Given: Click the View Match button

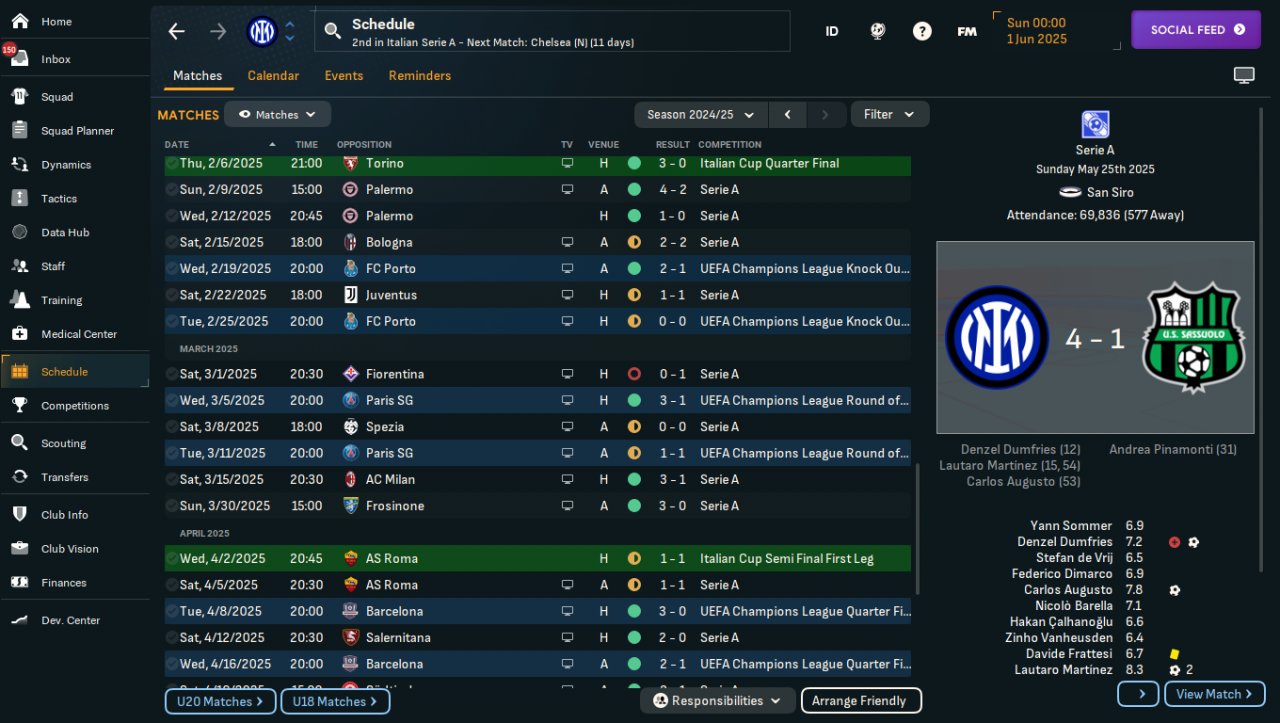Looking at the screenshot, I should (1215, 694).
